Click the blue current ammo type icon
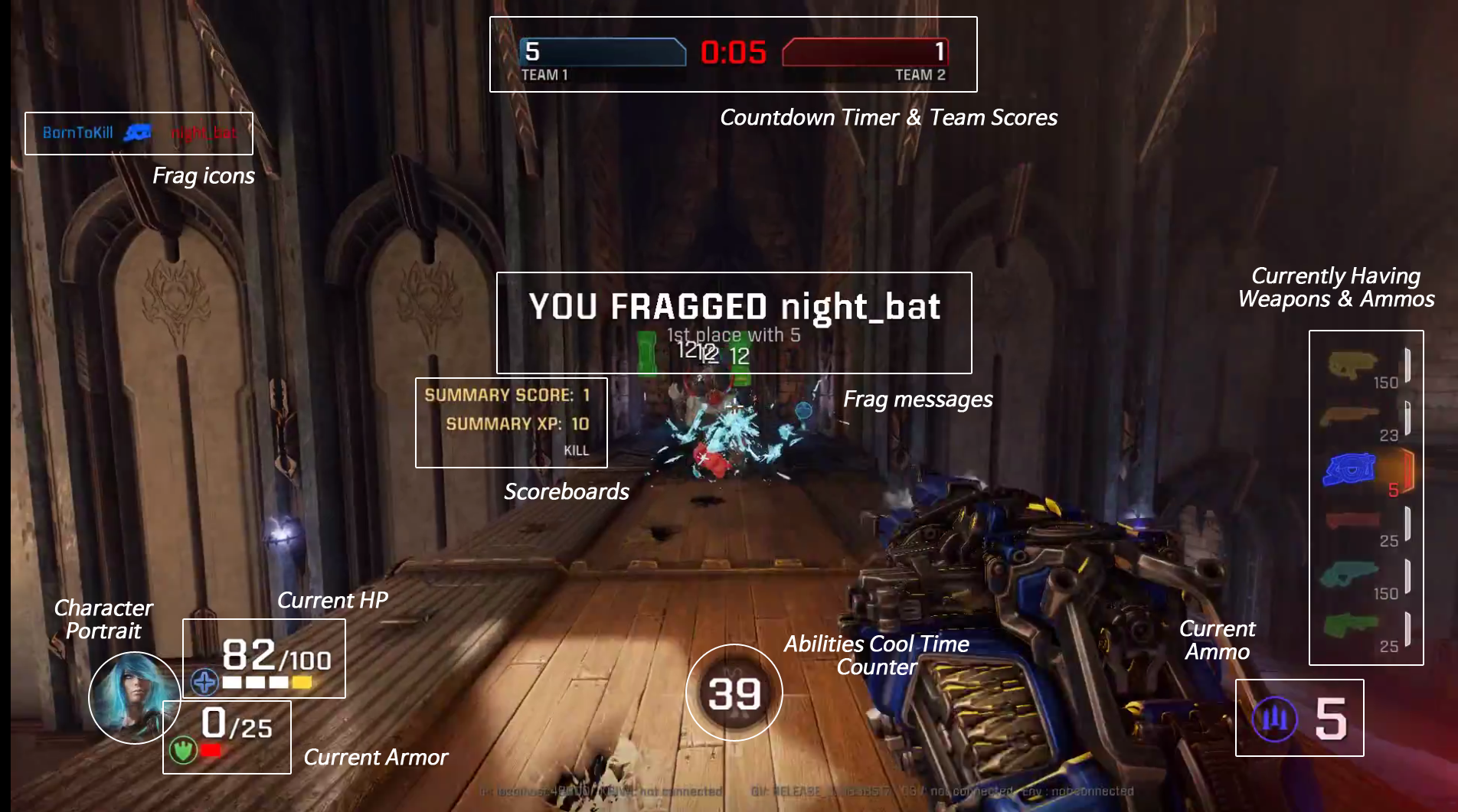Viewport: 1458px width, 812px height. tap(1274, 719)
